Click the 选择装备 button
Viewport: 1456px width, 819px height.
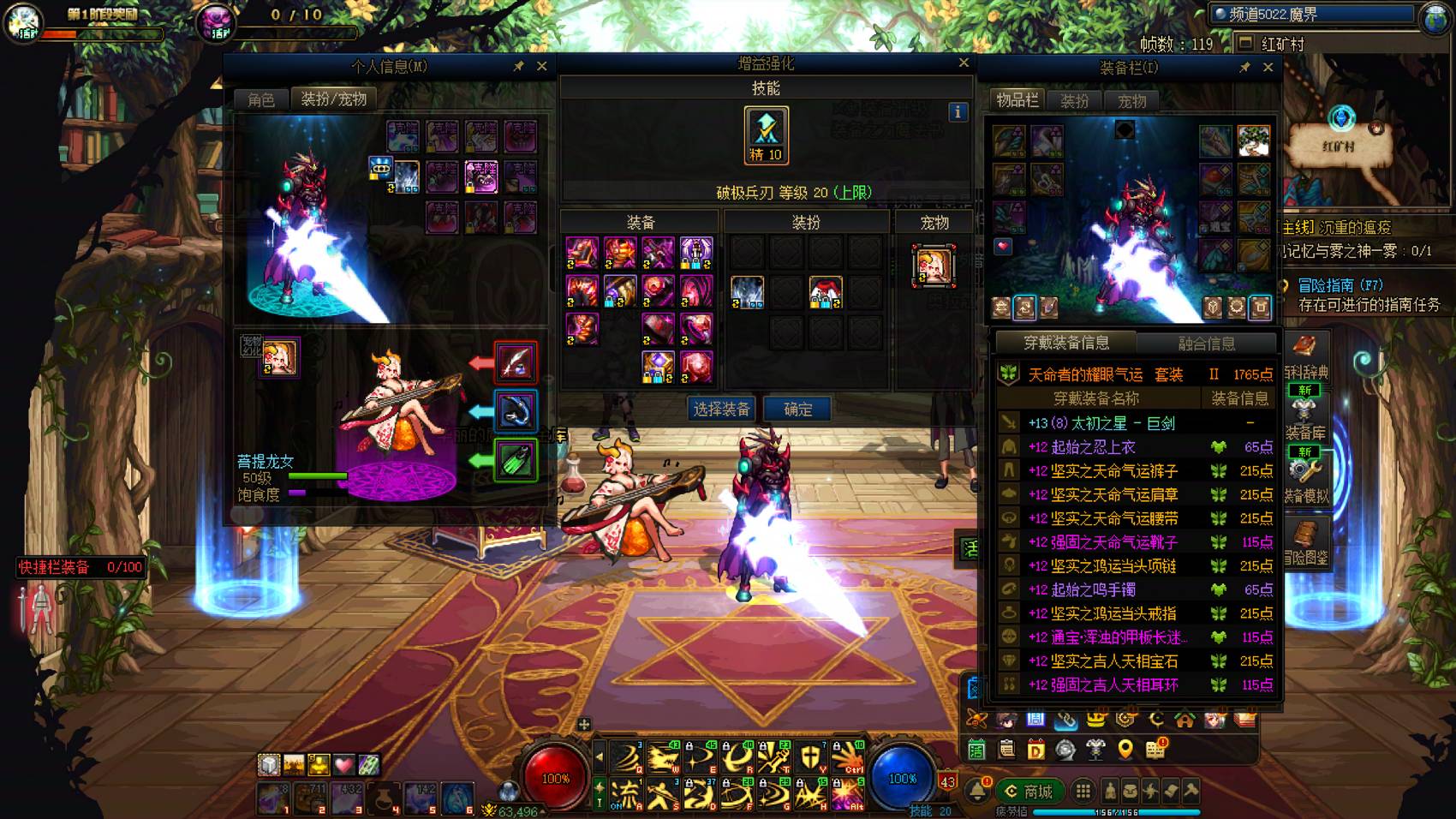tap(721, 409)
